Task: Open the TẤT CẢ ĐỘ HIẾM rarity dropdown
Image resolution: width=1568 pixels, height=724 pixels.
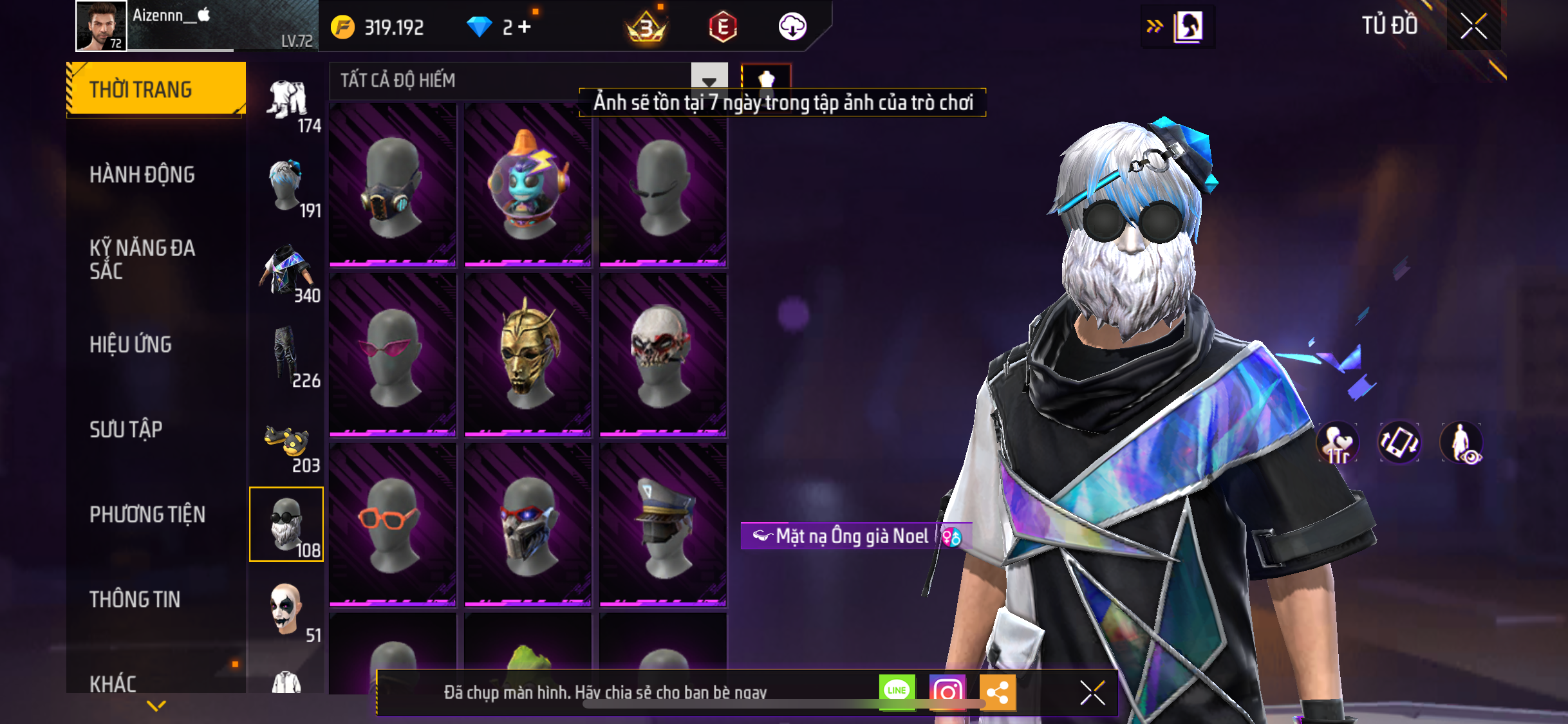Action: [709, 81]
